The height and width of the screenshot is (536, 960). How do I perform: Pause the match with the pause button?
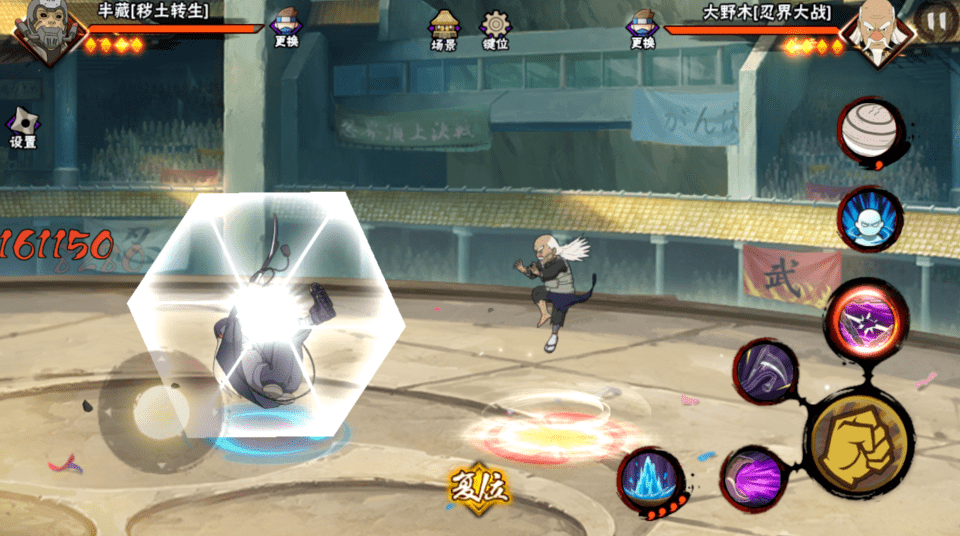936,19
